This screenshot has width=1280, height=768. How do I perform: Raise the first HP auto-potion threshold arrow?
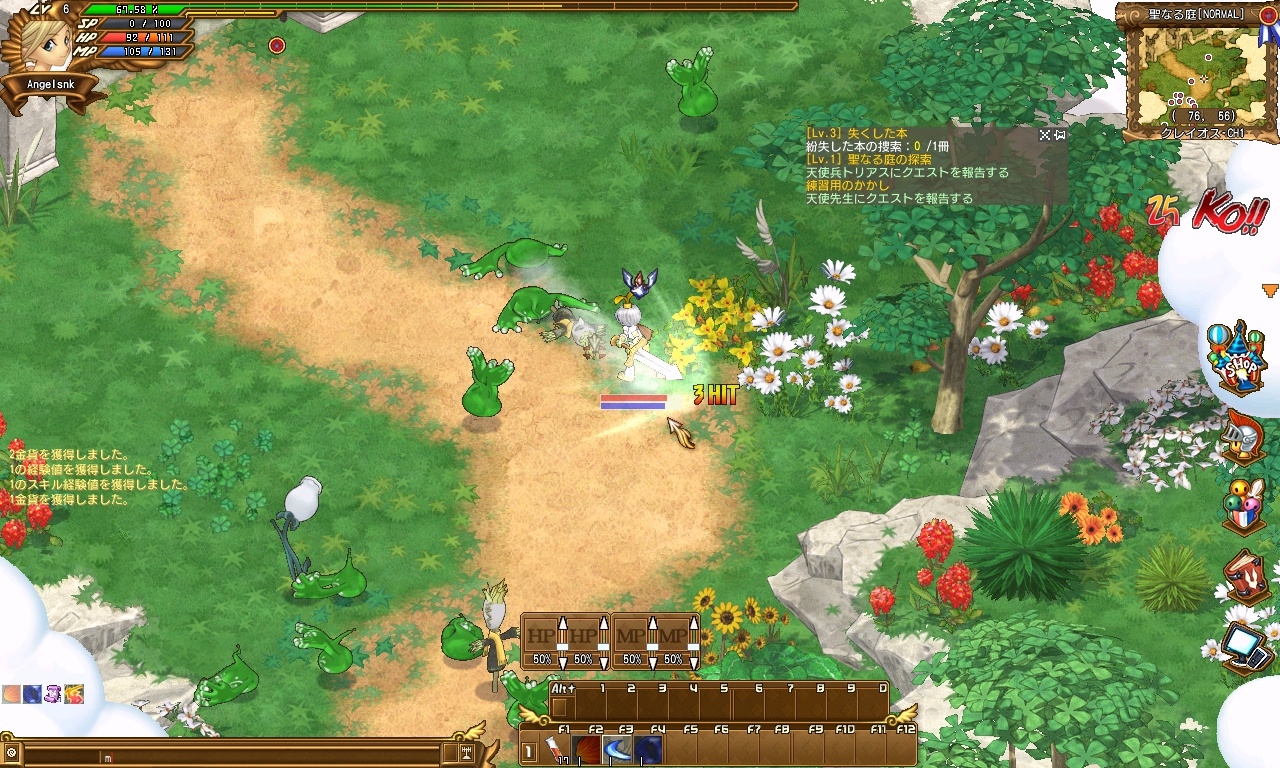[x=562, y=624]
